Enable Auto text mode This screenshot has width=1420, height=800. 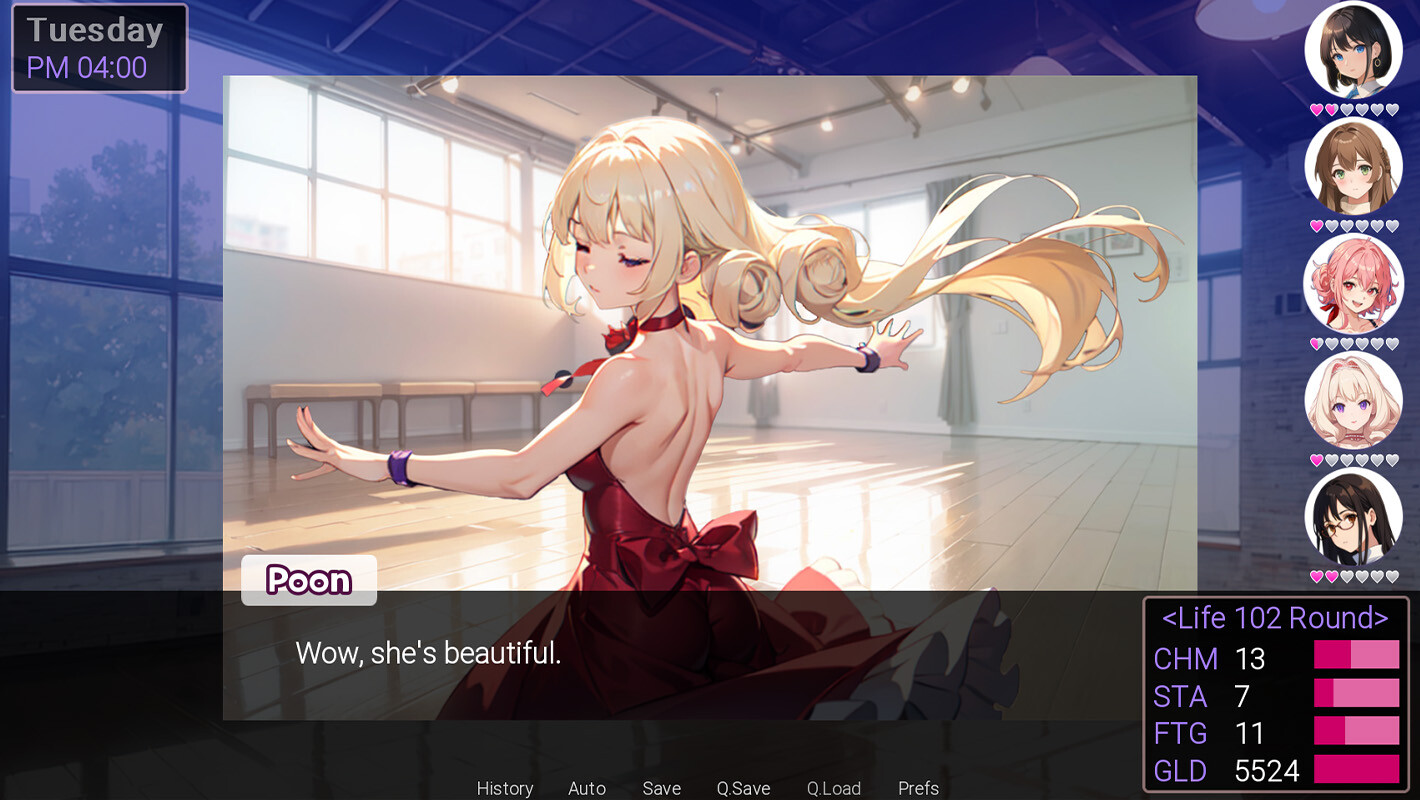click(587, 788)
